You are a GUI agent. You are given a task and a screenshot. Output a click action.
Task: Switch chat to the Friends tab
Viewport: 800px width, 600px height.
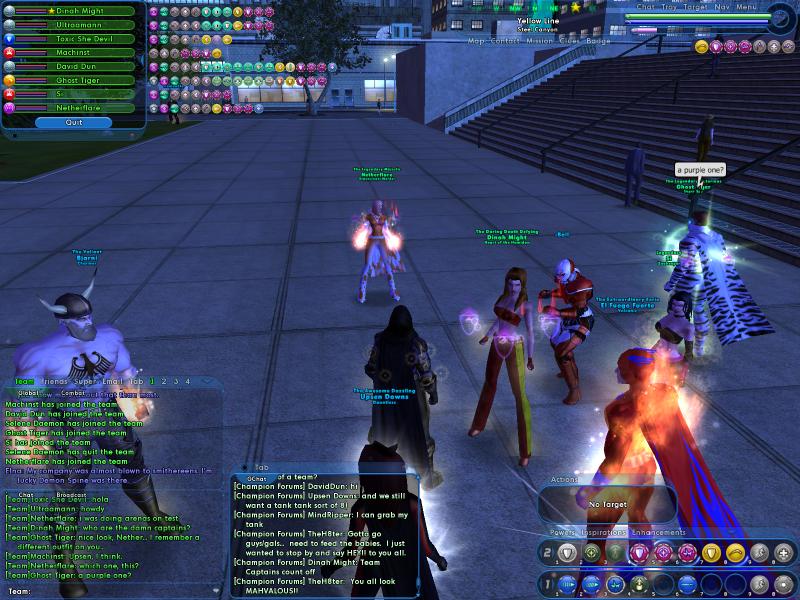point(56,381)
